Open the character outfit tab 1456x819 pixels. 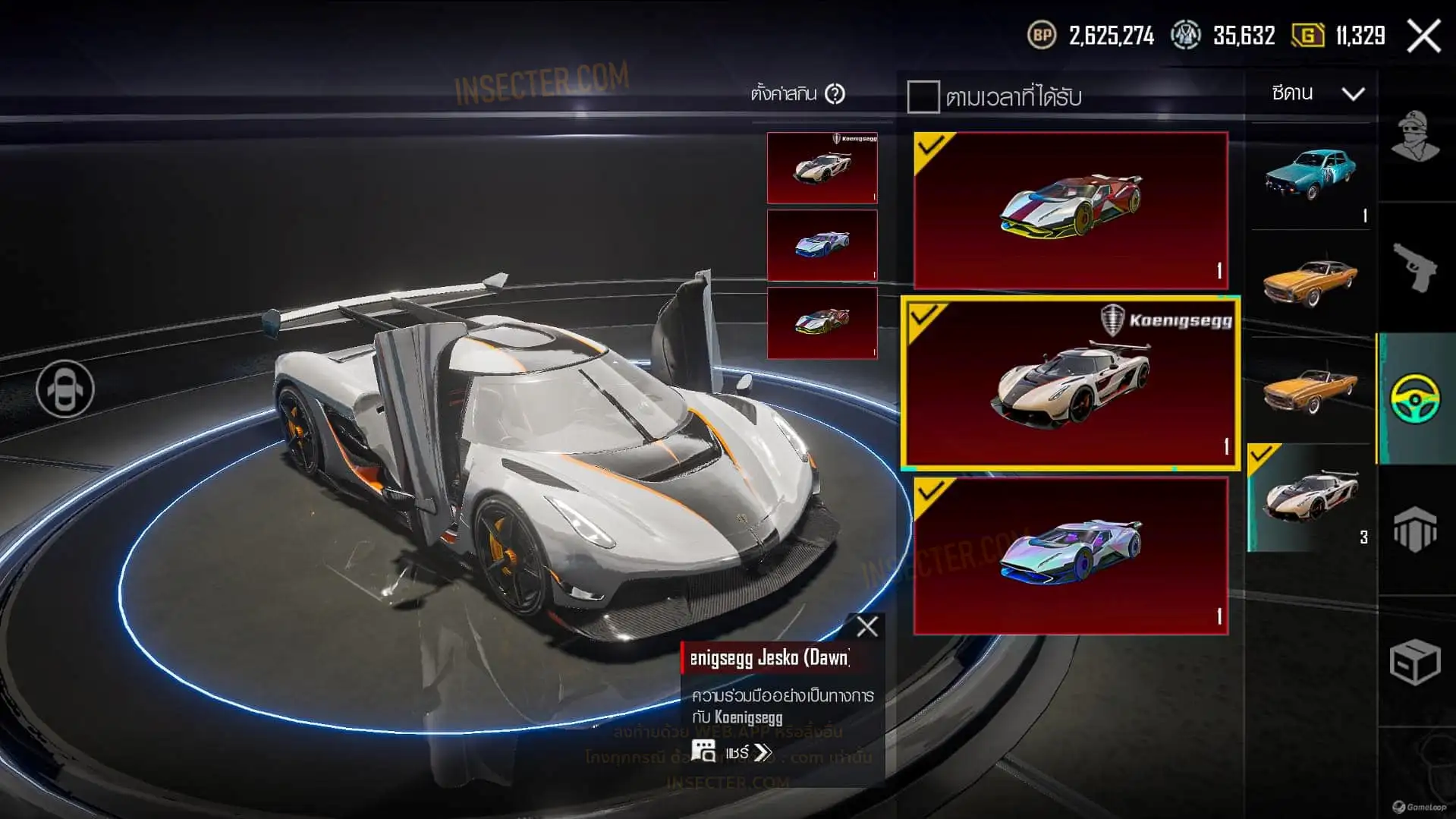(x=1415, y=137)
